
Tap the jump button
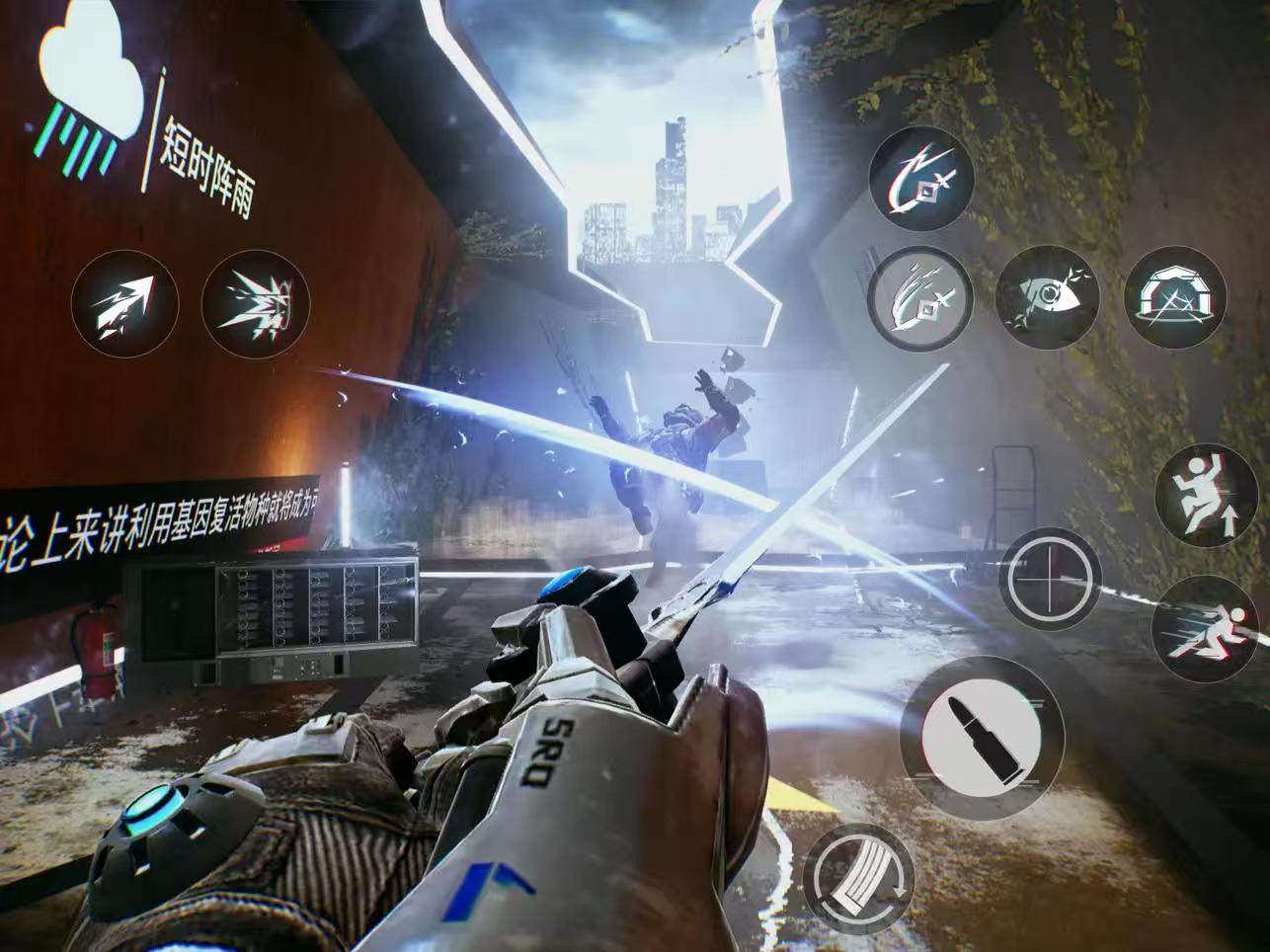tap(1206, 493)
